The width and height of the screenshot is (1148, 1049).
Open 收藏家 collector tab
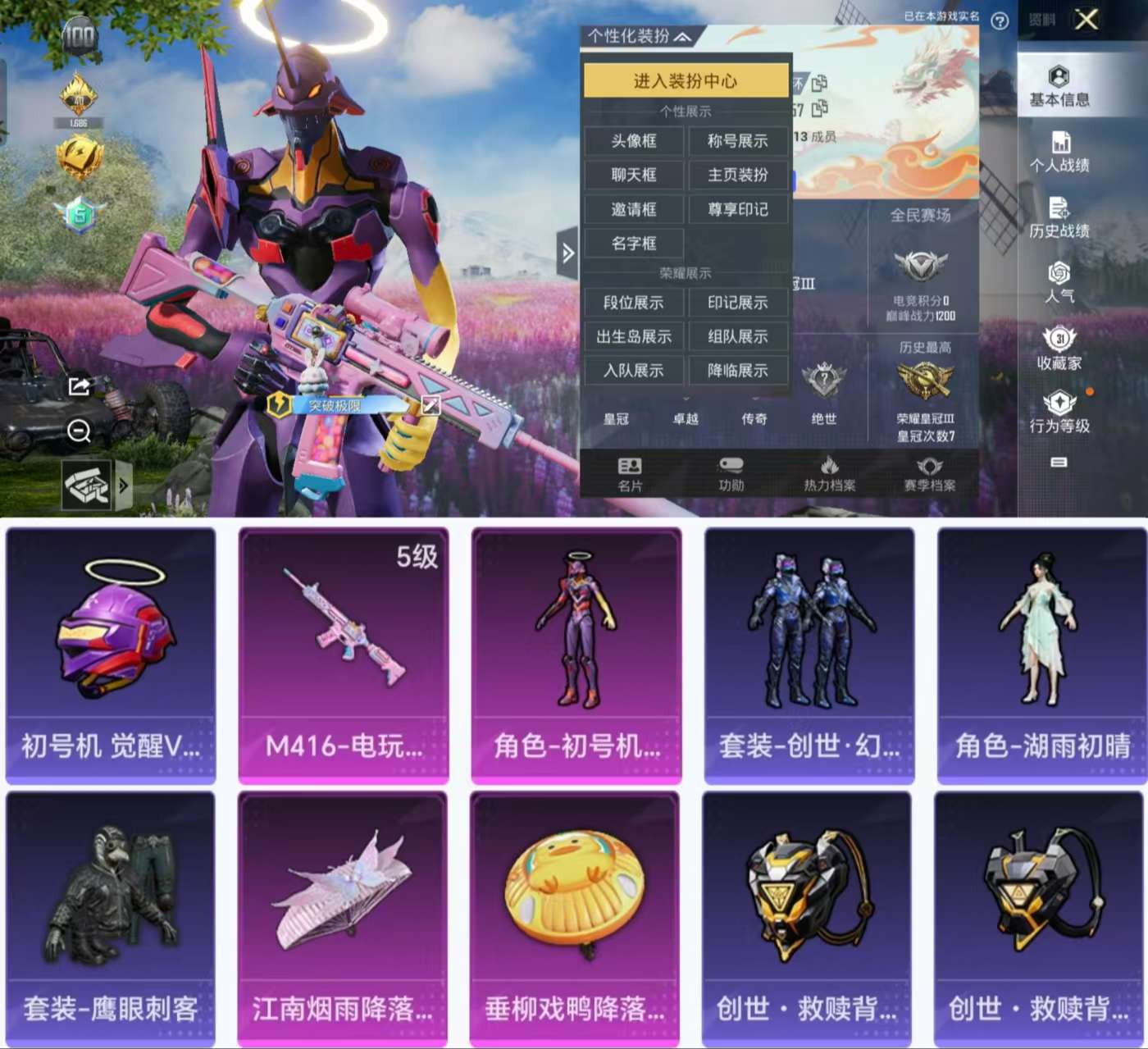[x=1059, y=349]
